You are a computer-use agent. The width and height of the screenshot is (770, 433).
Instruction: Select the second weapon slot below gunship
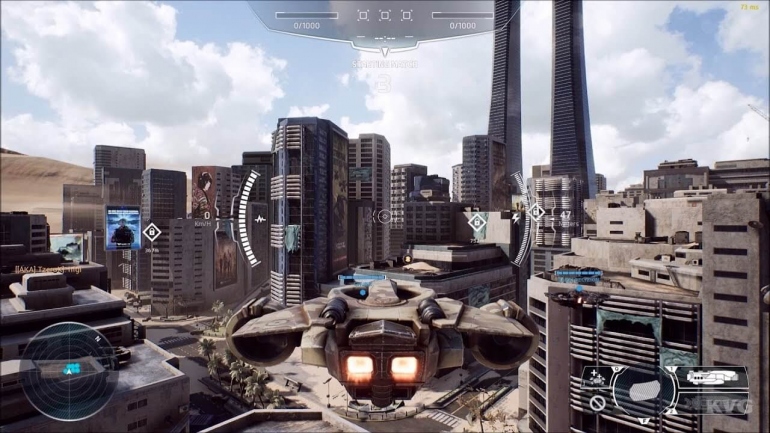coord(712,403)
